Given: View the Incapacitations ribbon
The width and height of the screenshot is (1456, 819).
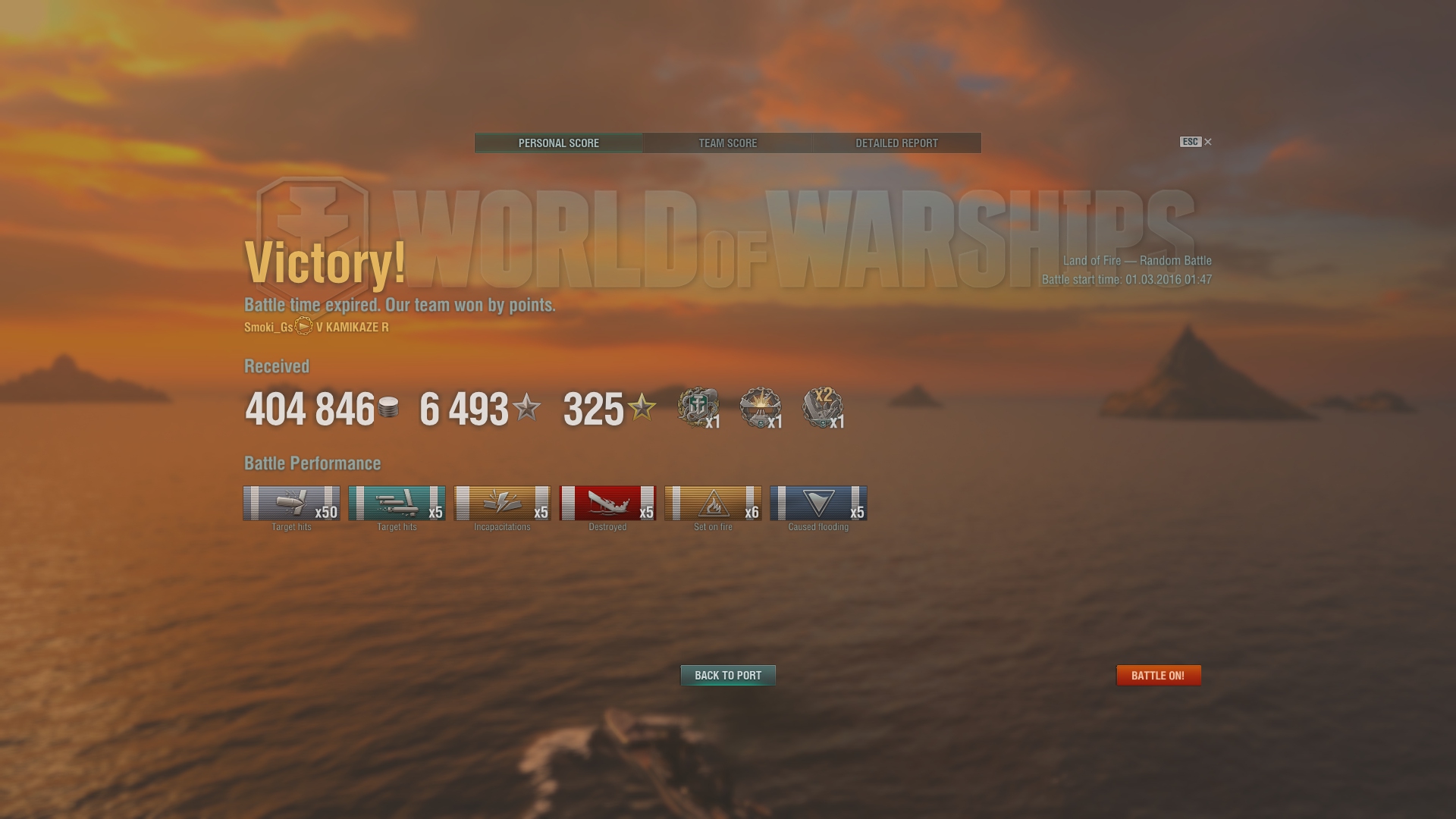Looking at the screenshot, I should [502, 504].
